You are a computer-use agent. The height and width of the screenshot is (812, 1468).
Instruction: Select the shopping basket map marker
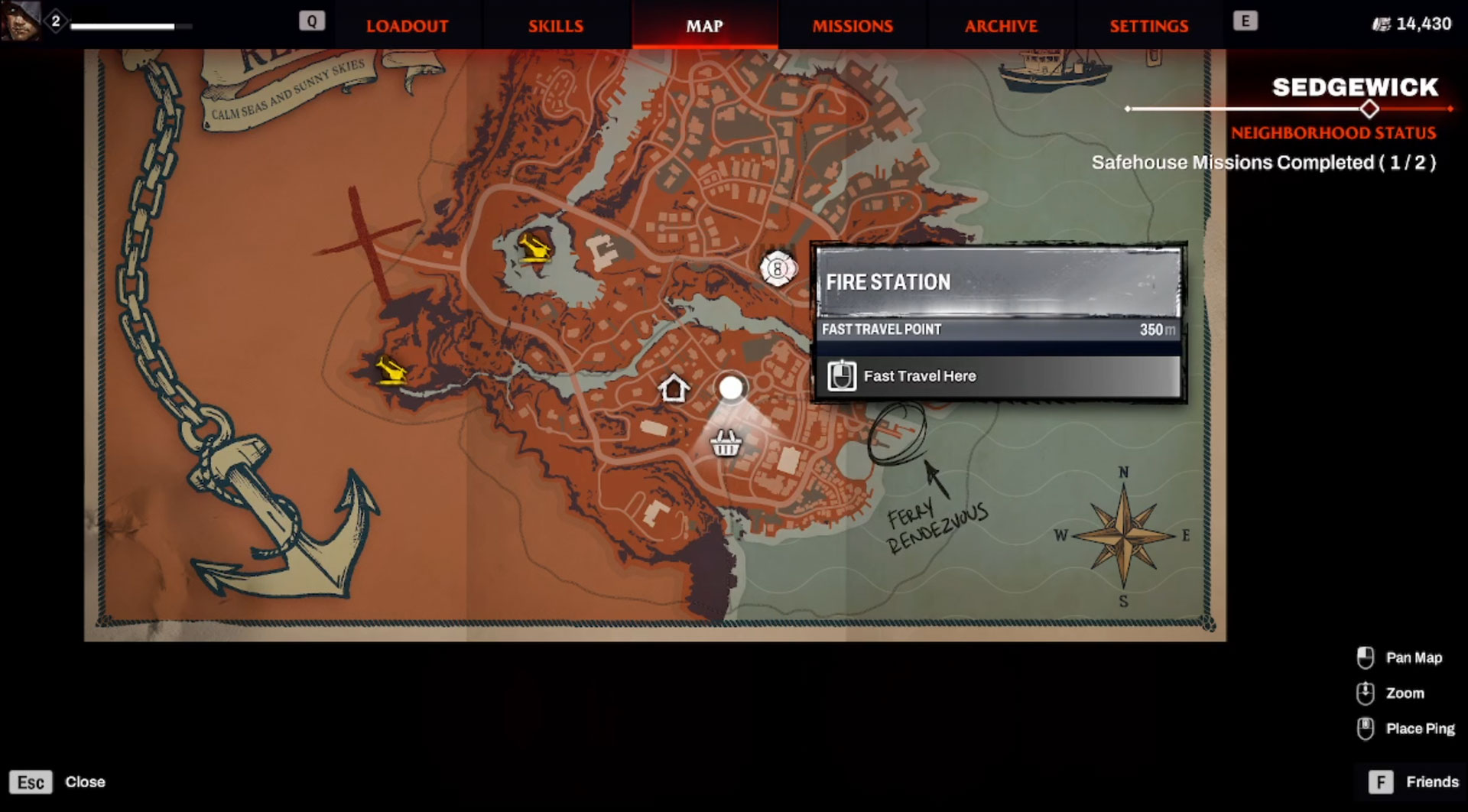[x=725, y=443]
